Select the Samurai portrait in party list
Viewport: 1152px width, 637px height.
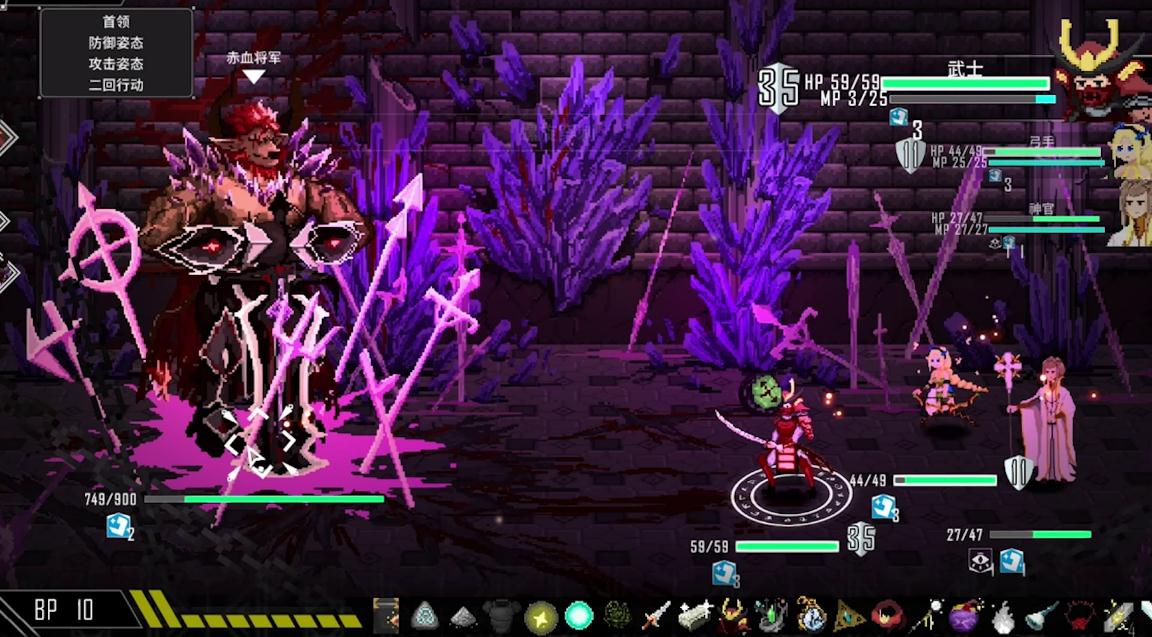pyautogui.click(x=1102, y=70)
